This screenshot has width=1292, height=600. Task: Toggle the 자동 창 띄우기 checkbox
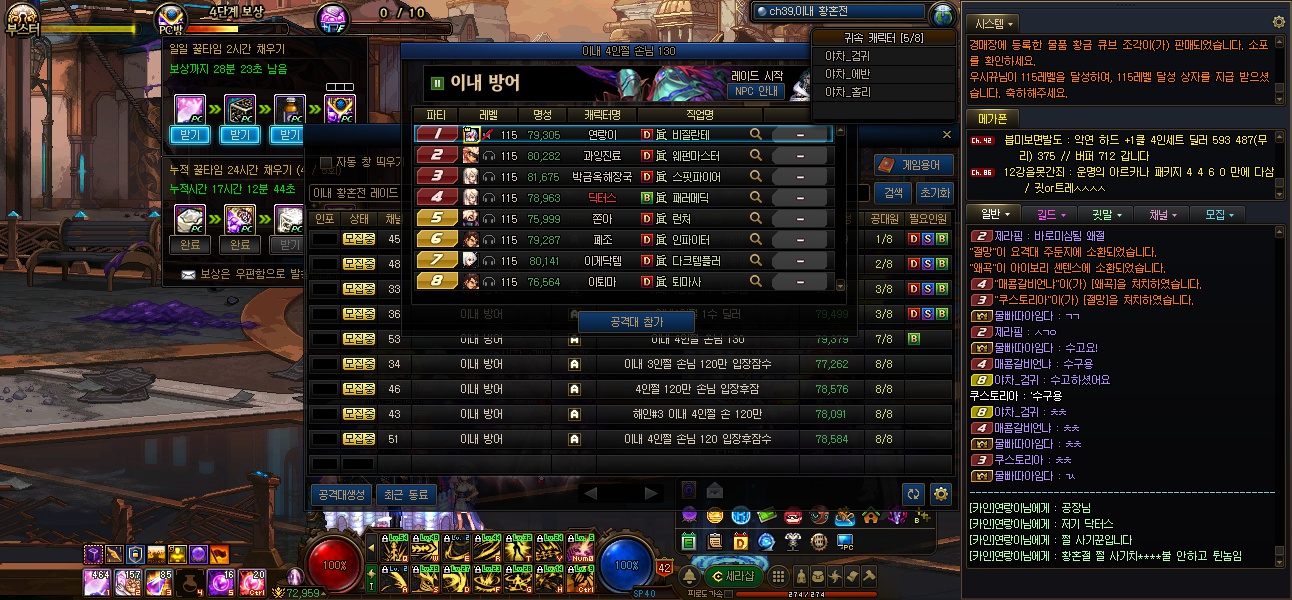(326, 163)
